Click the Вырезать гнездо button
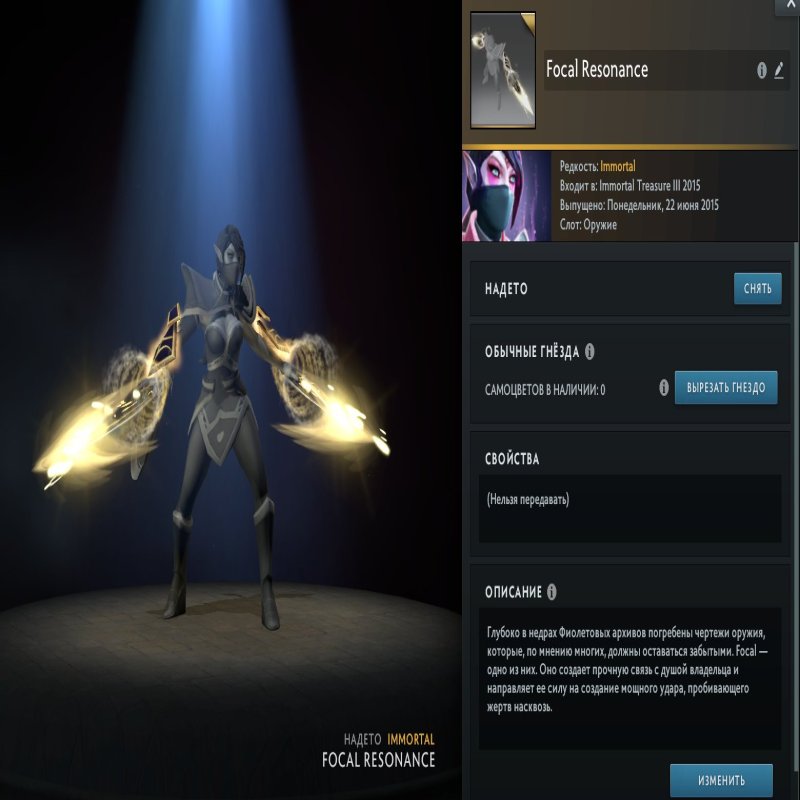 [x=725, y=387]
